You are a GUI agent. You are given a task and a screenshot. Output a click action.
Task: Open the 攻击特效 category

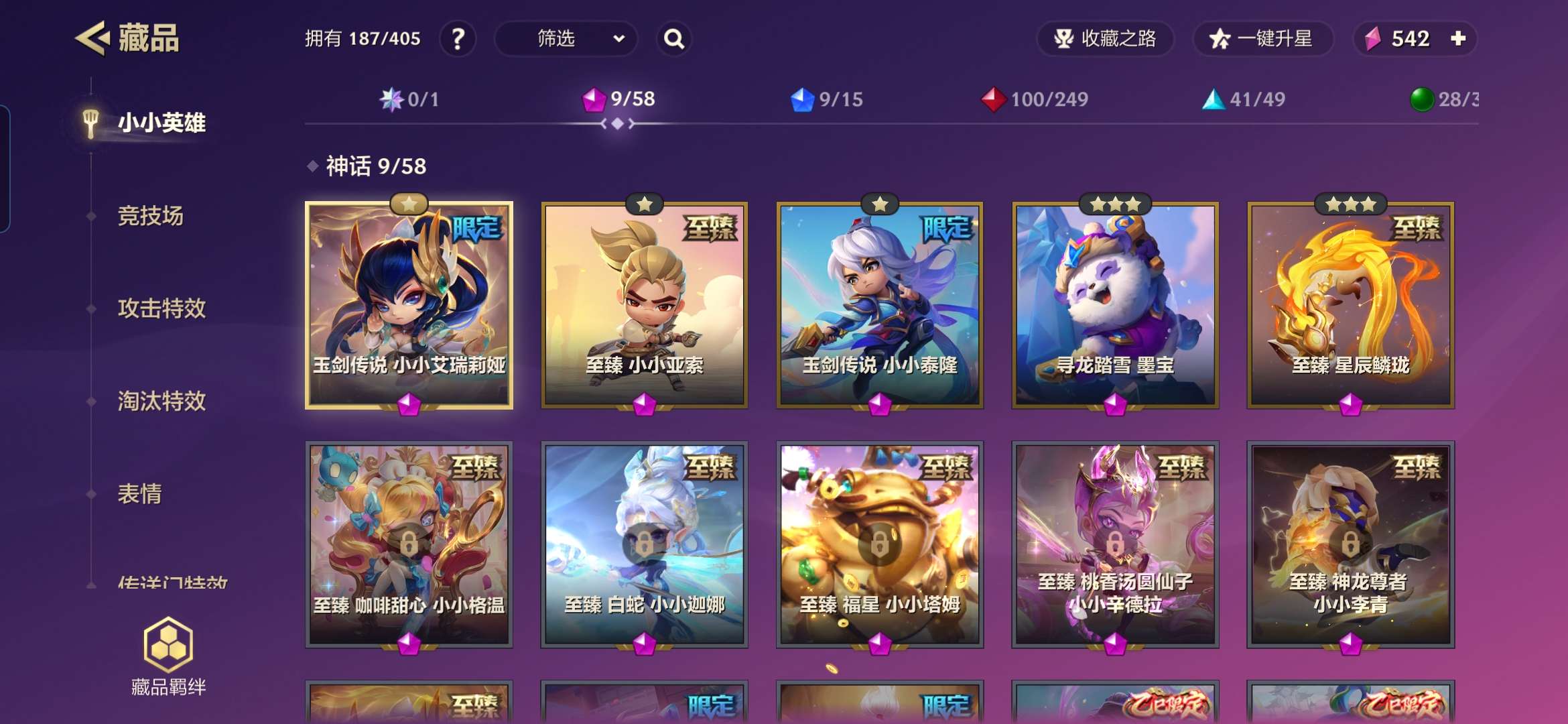[x=161, y=308]
